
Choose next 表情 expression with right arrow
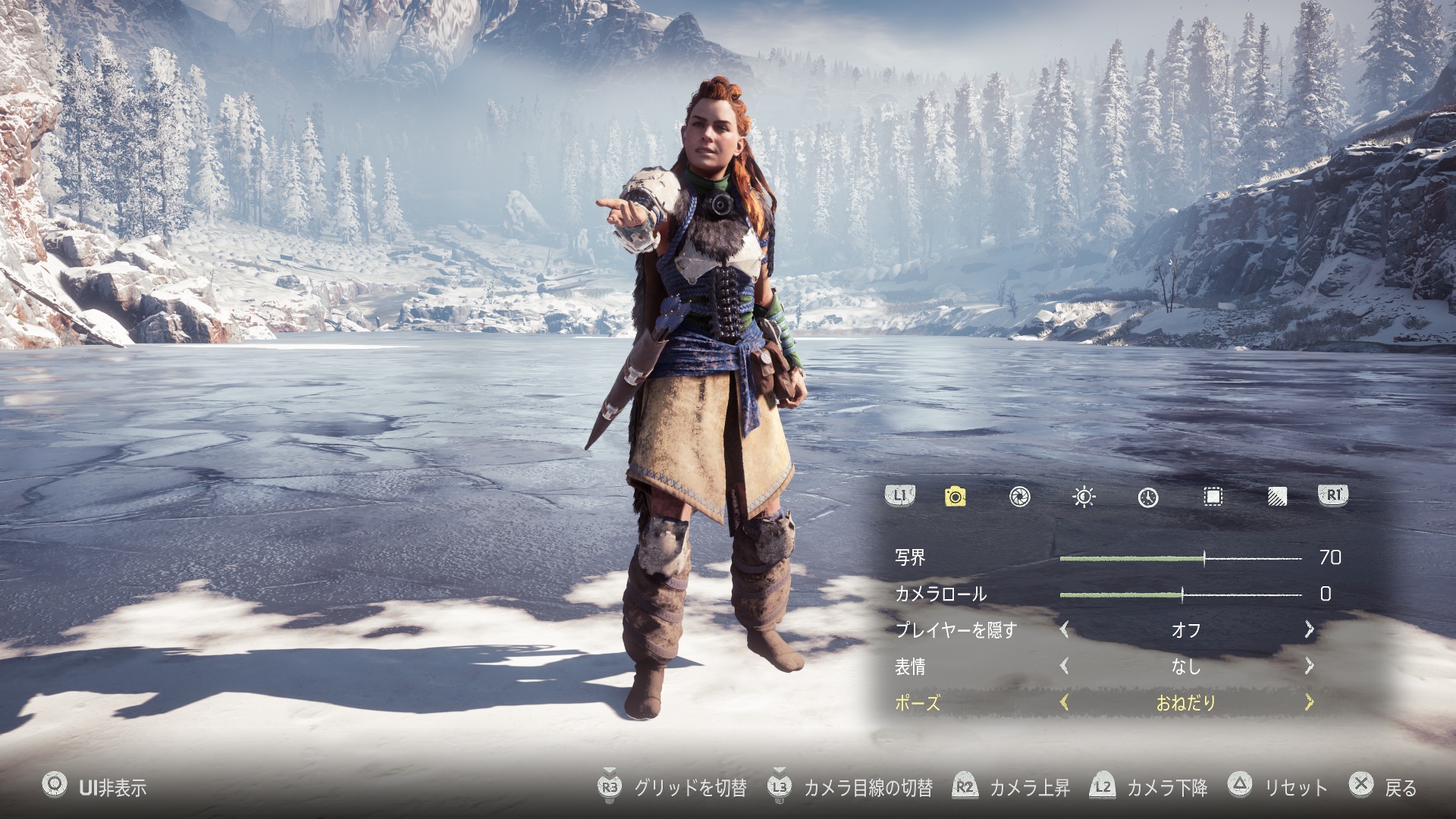pyautogui.click(x=1309, y=666)
